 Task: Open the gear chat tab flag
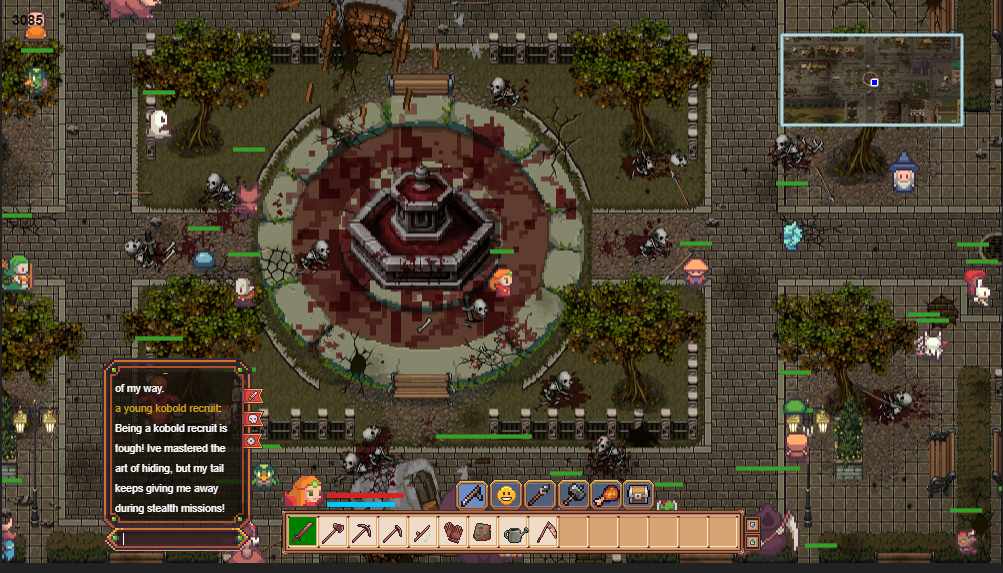coord(253,440)
